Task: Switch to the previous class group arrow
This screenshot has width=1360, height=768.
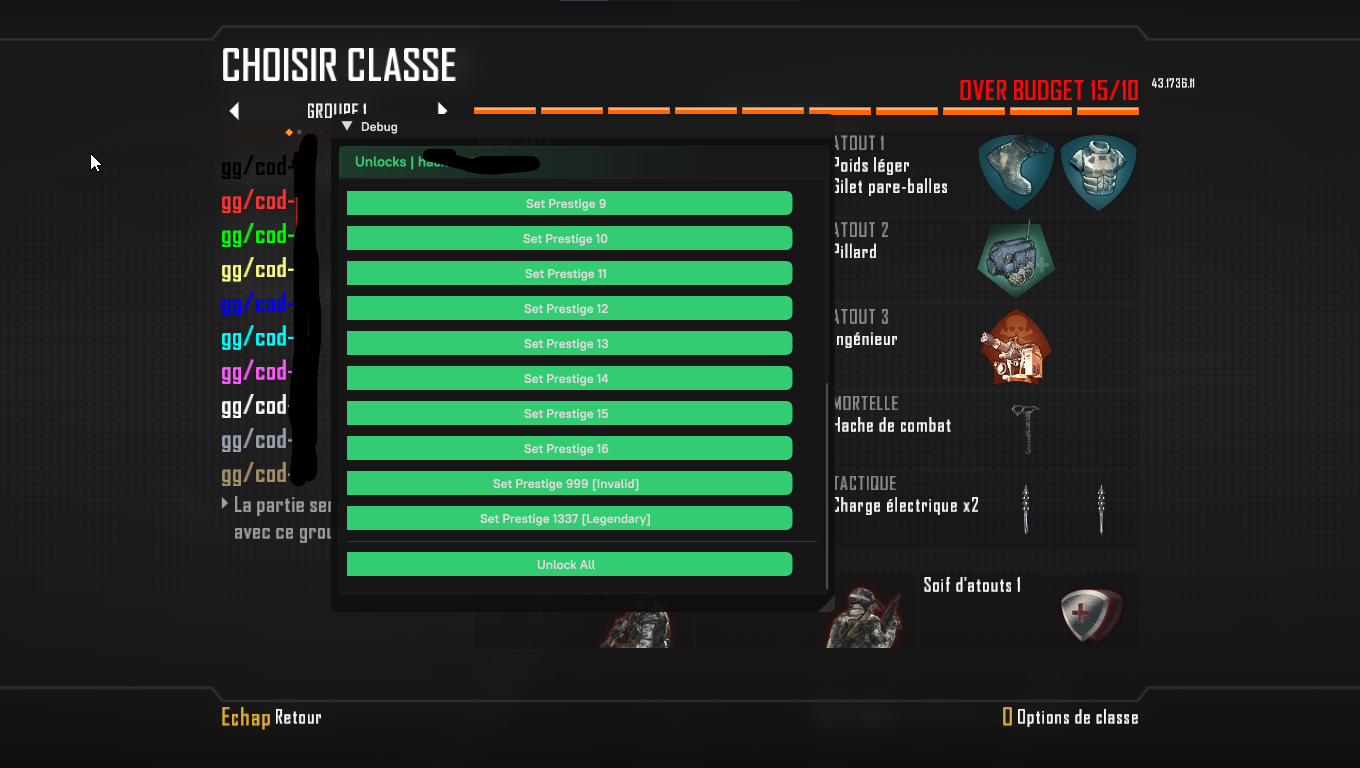Action: (234, 111)
